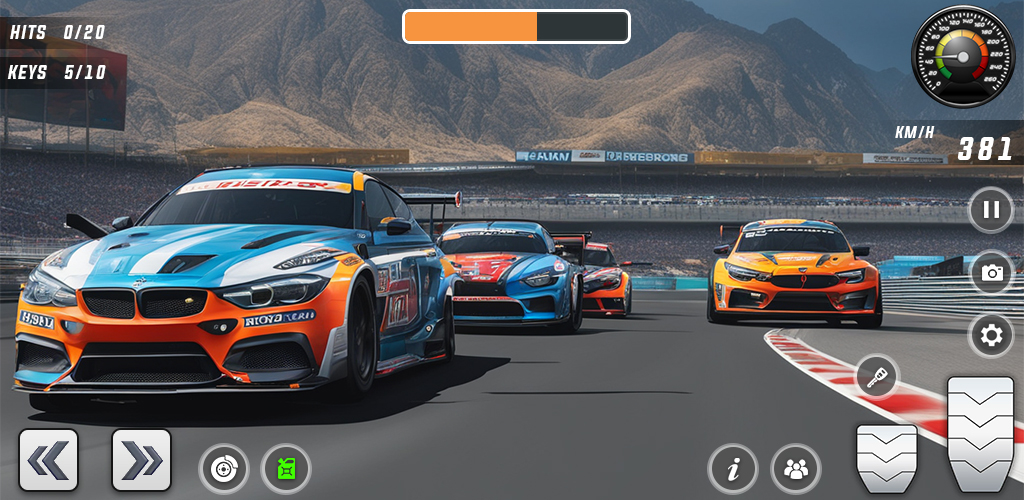
Task: Use the green fuel can
Action: click(286, 468)
